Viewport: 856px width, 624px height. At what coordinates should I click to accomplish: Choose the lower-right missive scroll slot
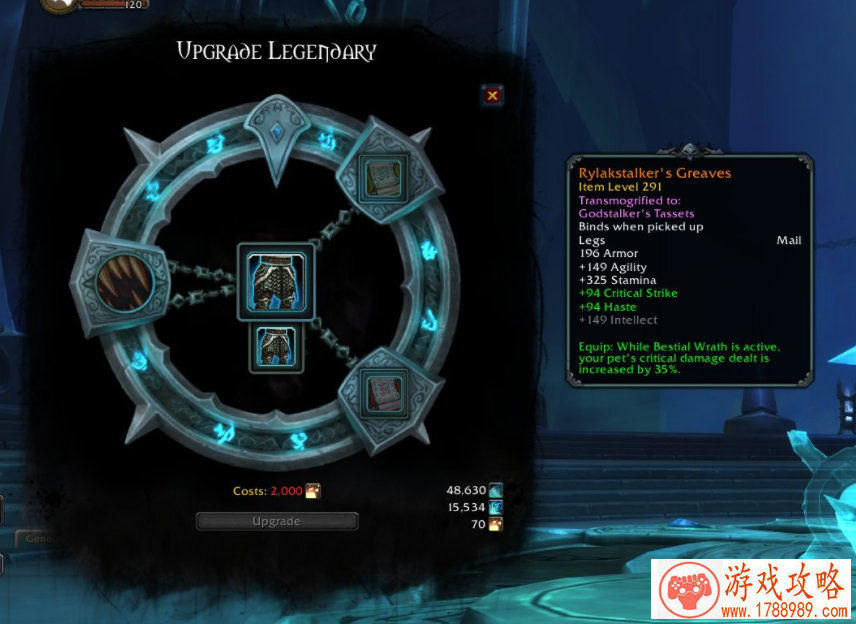tap(384, 390)
